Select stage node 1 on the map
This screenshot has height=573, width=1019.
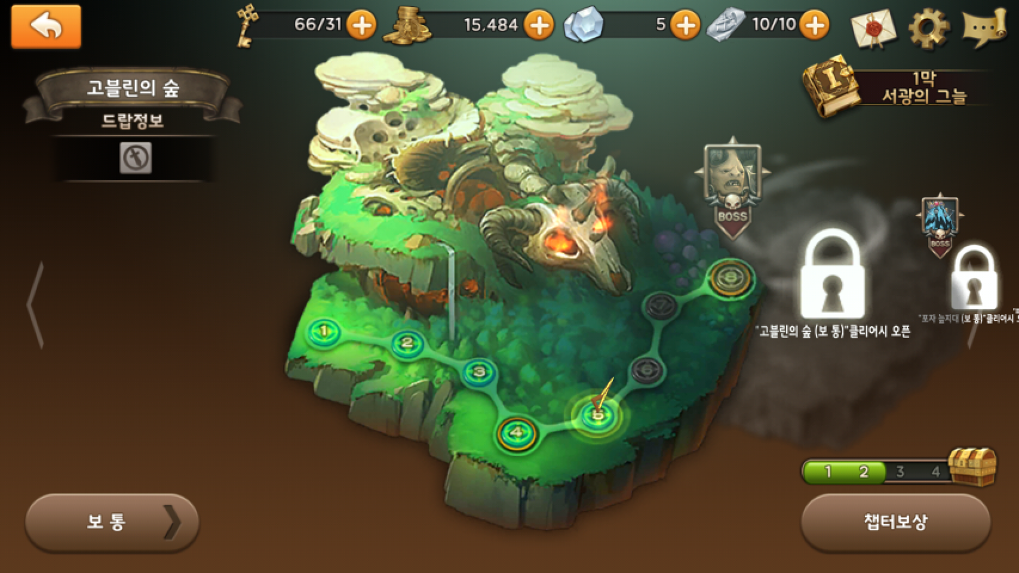tap(324, 330)
